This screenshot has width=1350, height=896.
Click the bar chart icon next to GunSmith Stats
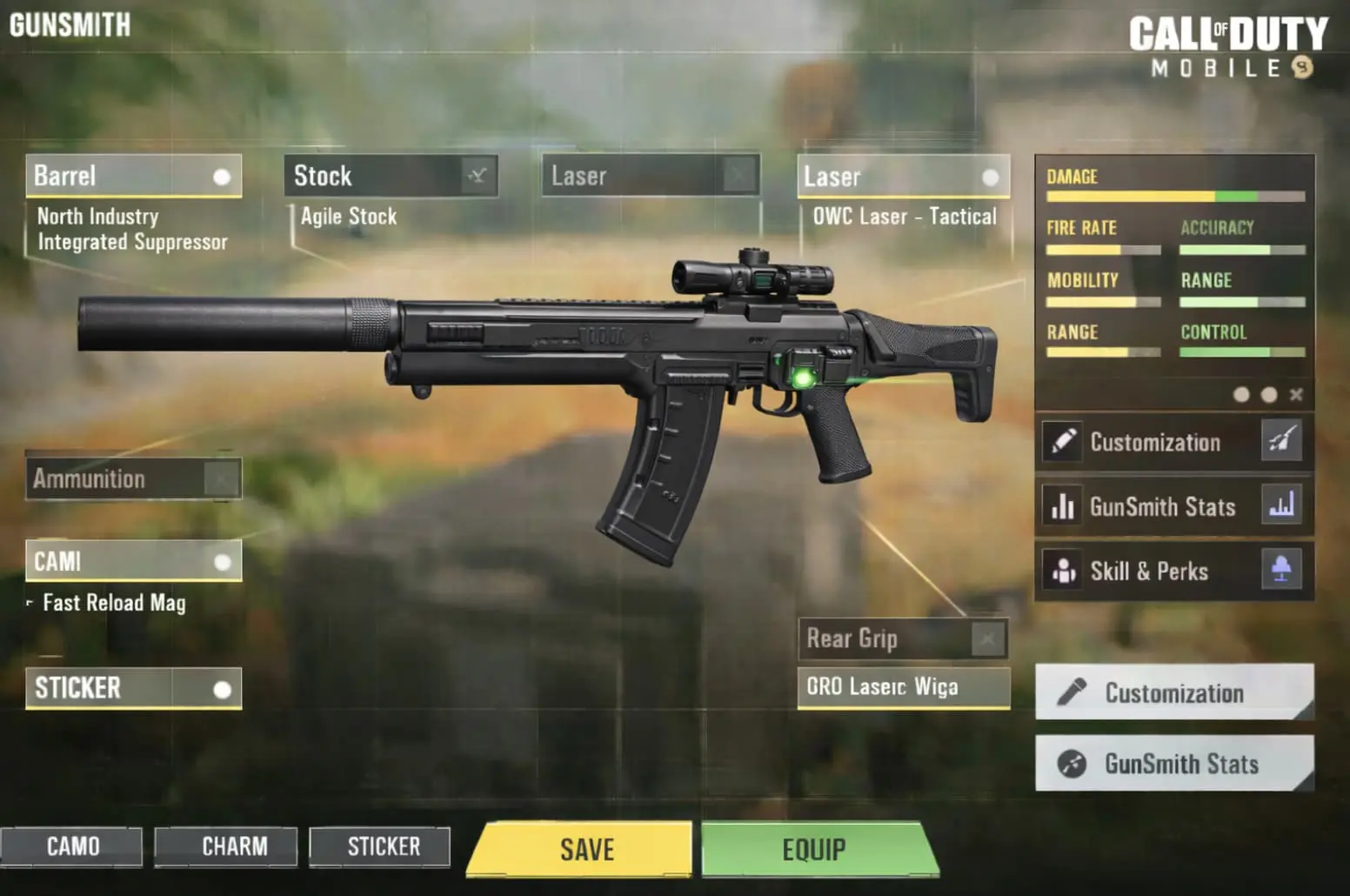1061,506
